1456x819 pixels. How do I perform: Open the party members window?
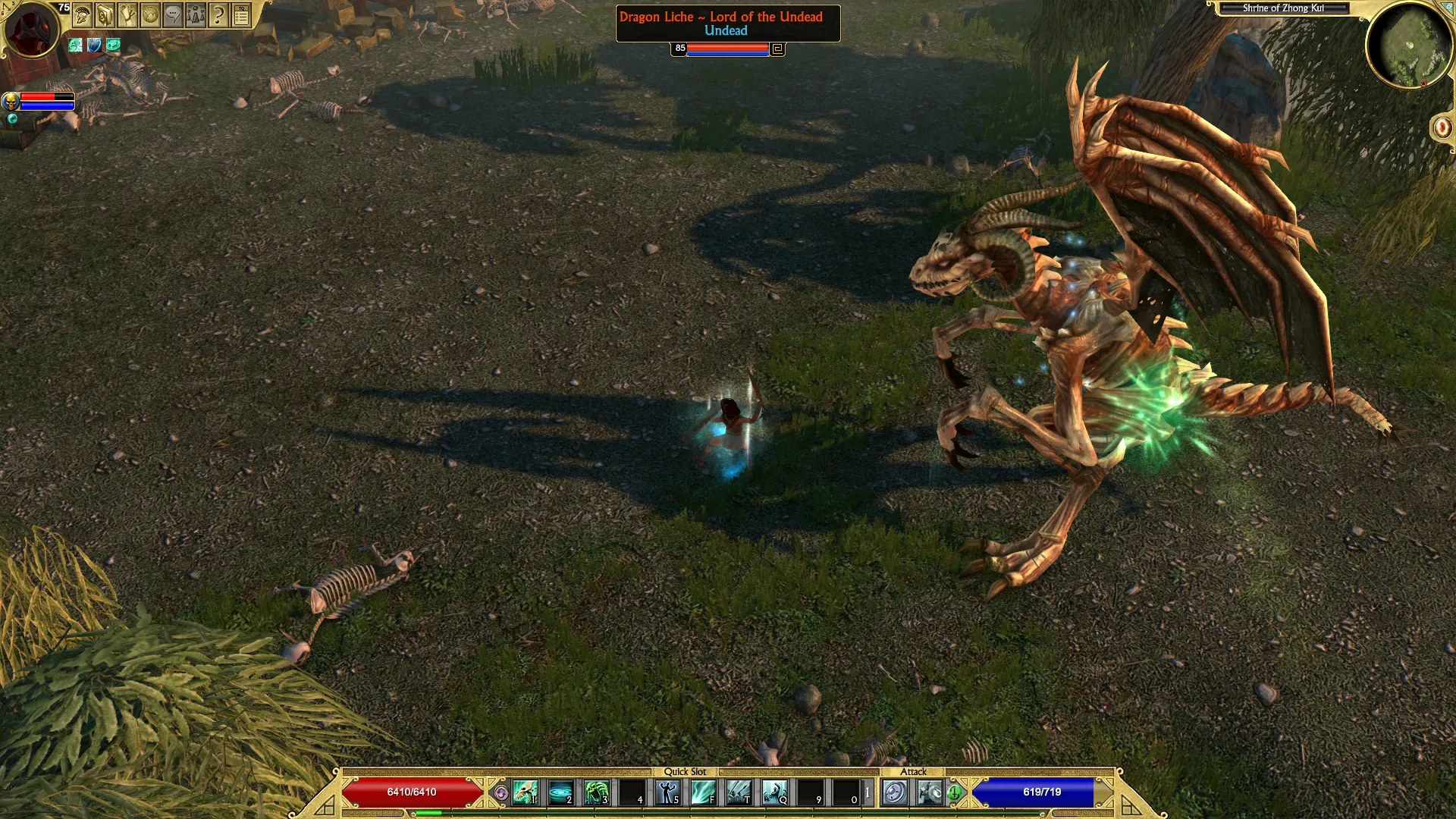click(196, 15)
